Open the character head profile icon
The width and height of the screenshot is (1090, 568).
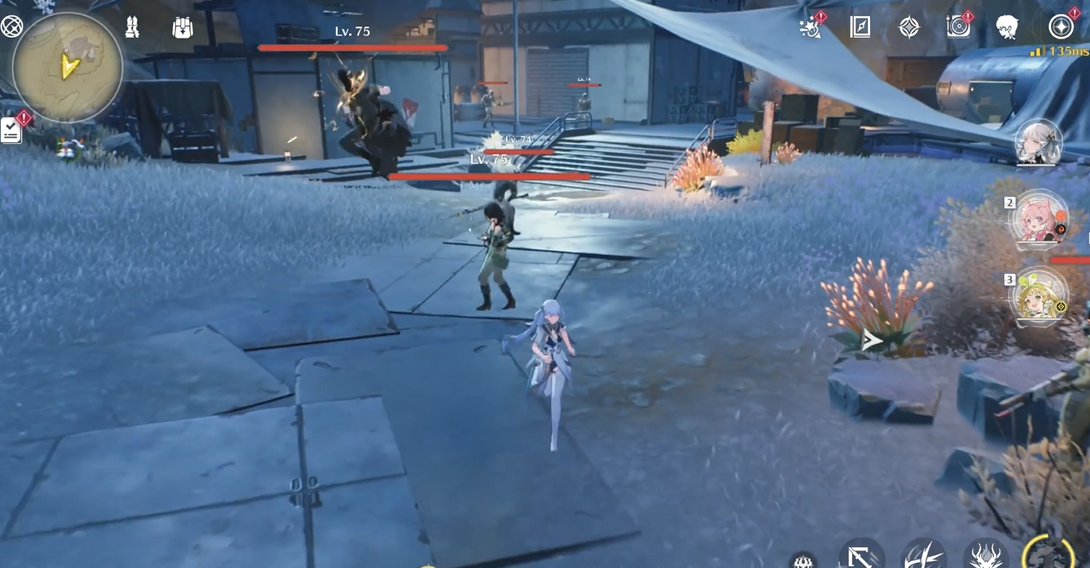[1007, 27]
